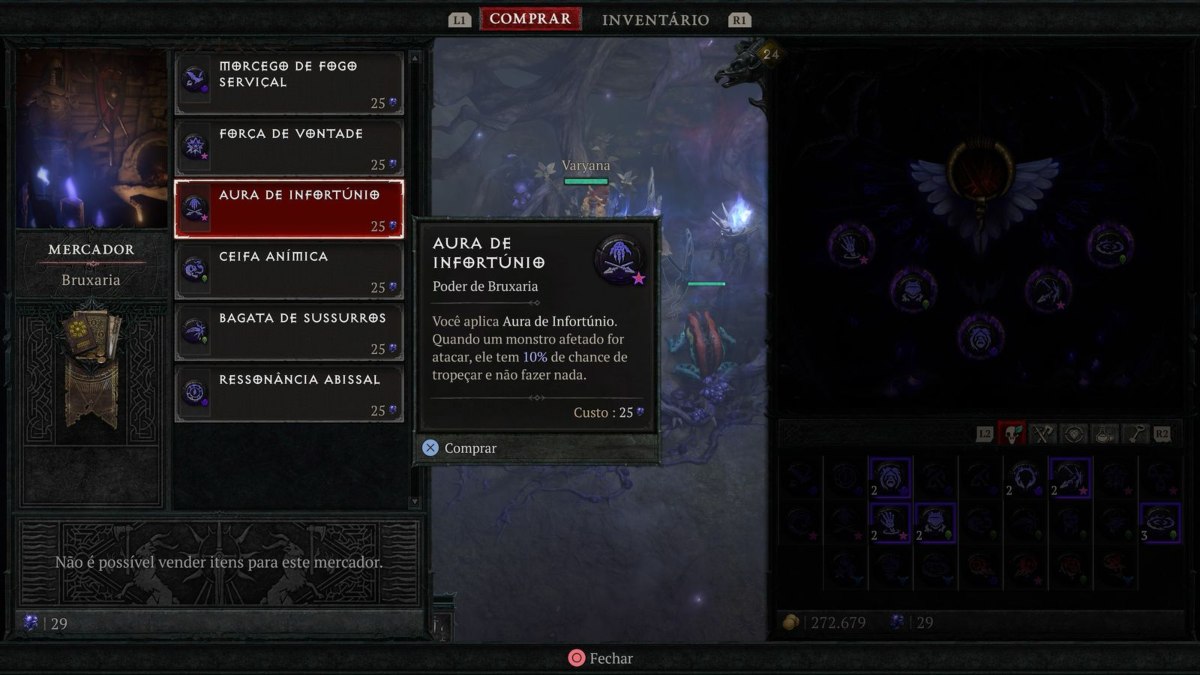Select the skull witchcraft inventory category

point(1012,434)
